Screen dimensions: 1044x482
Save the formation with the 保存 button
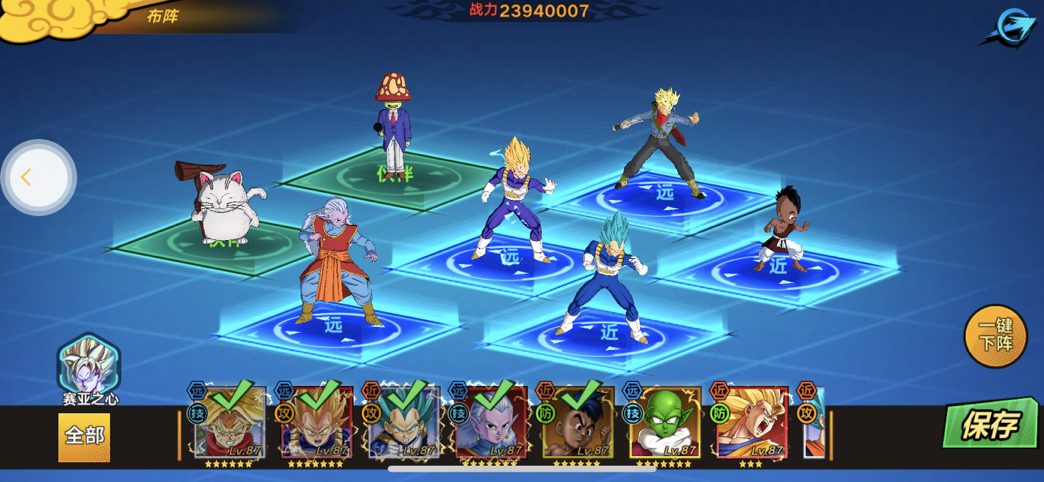(x=990, y=424)
